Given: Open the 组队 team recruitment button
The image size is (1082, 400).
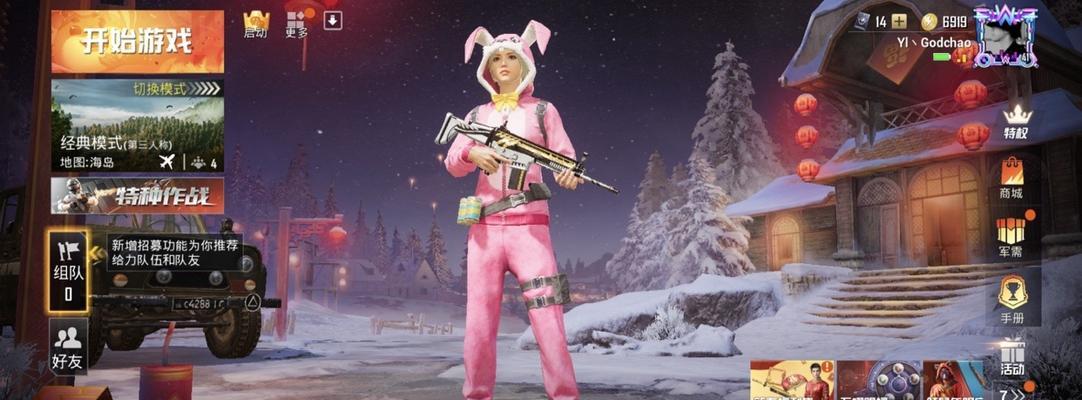Looking at the screenshot, I should (x=68, y=267).
